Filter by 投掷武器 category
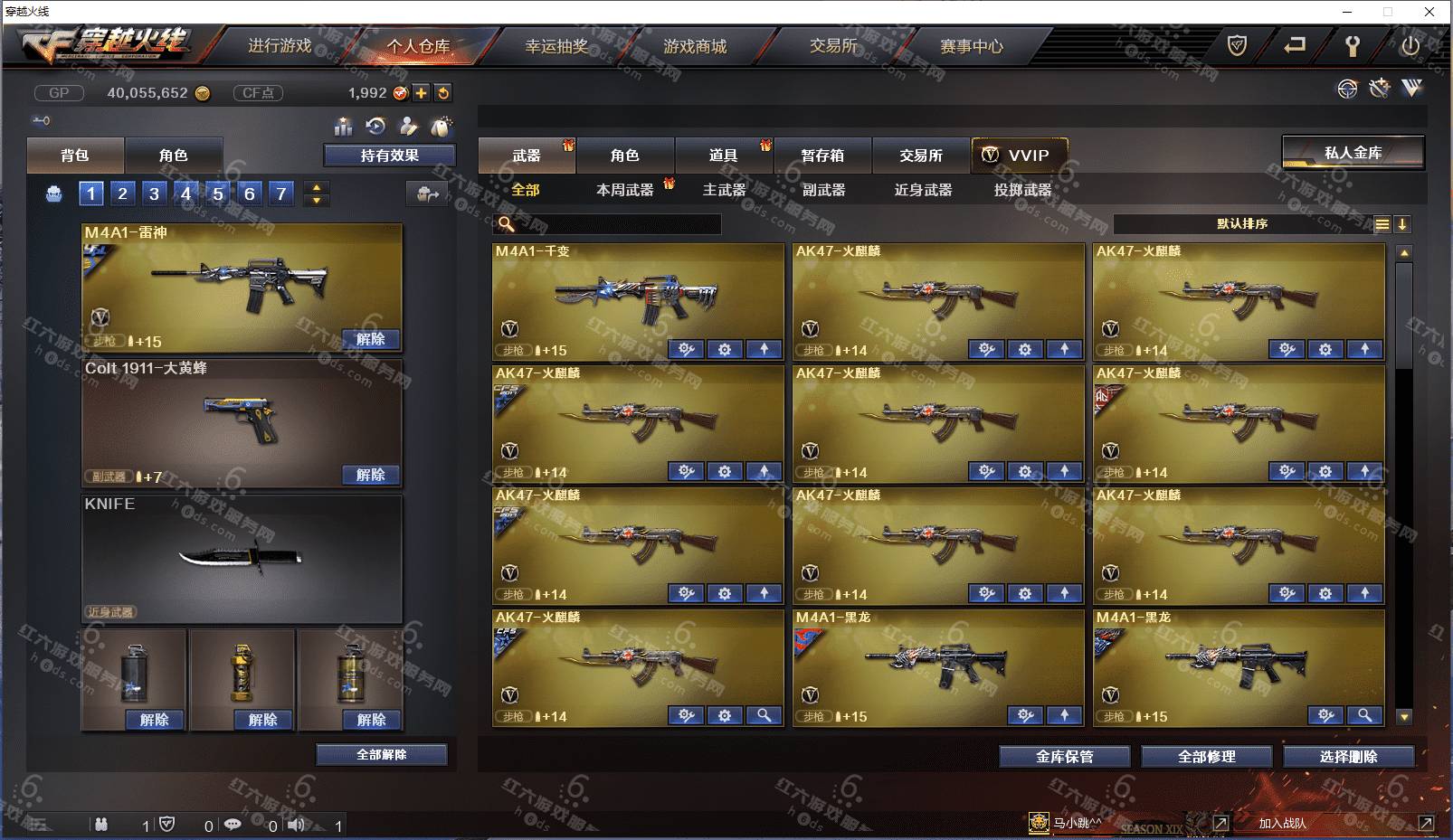The height and width of the screenshot is (840, 1453). pyautogui.click(x=1022, y=190)
